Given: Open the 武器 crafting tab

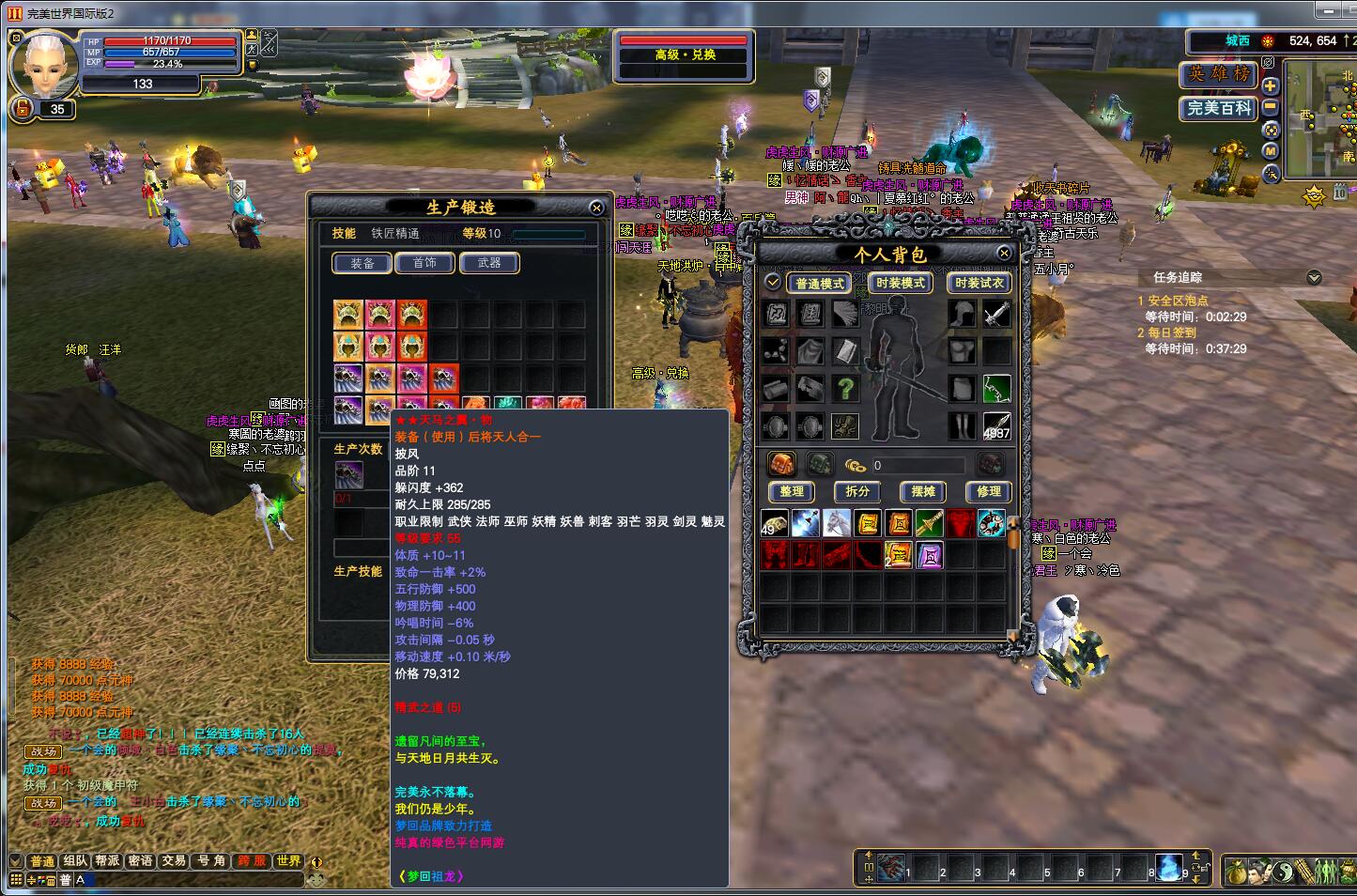Looking at the screenshot, I should click(488, 263).
